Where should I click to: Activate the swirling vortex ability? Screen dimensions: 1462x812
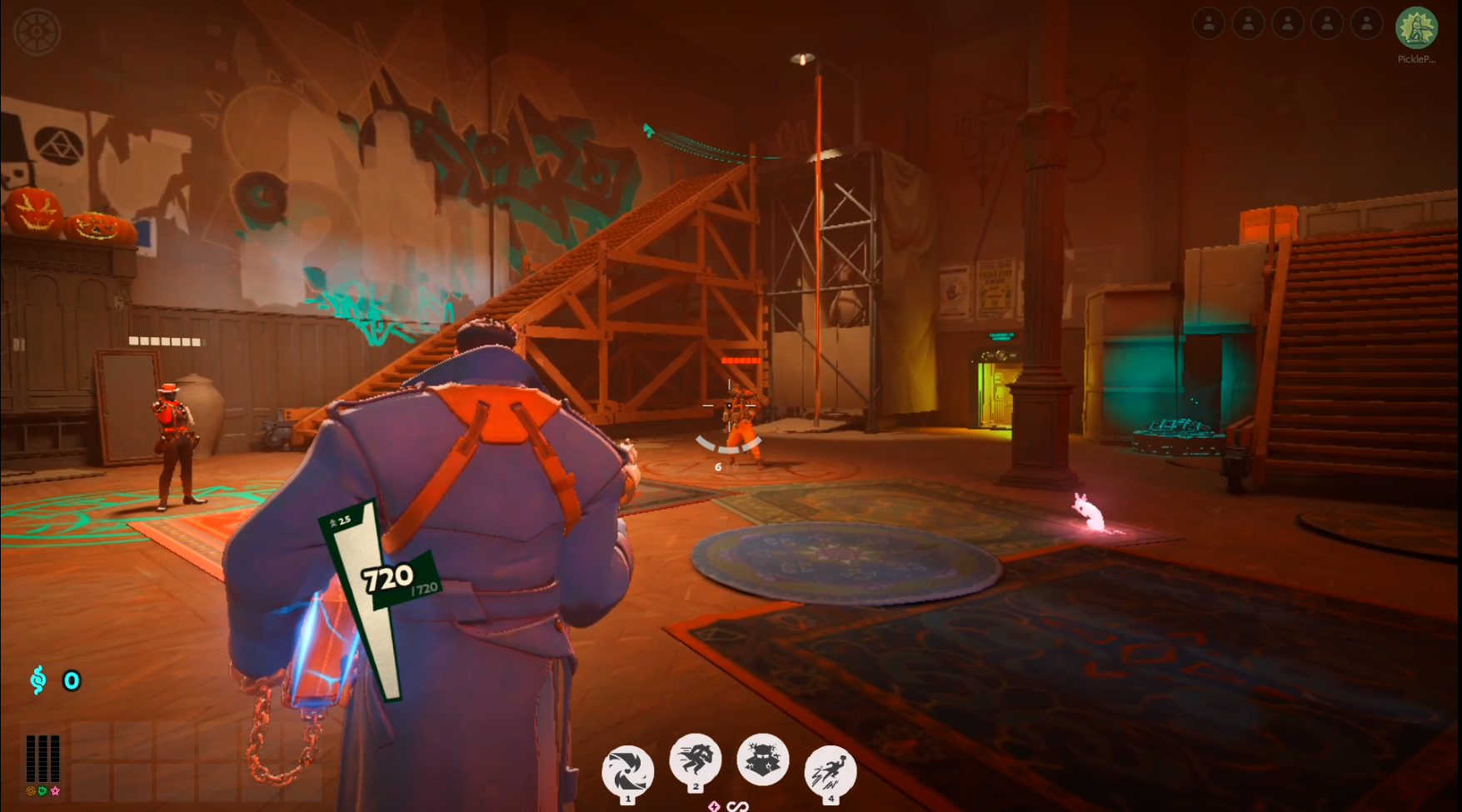(x=627, y=770)
